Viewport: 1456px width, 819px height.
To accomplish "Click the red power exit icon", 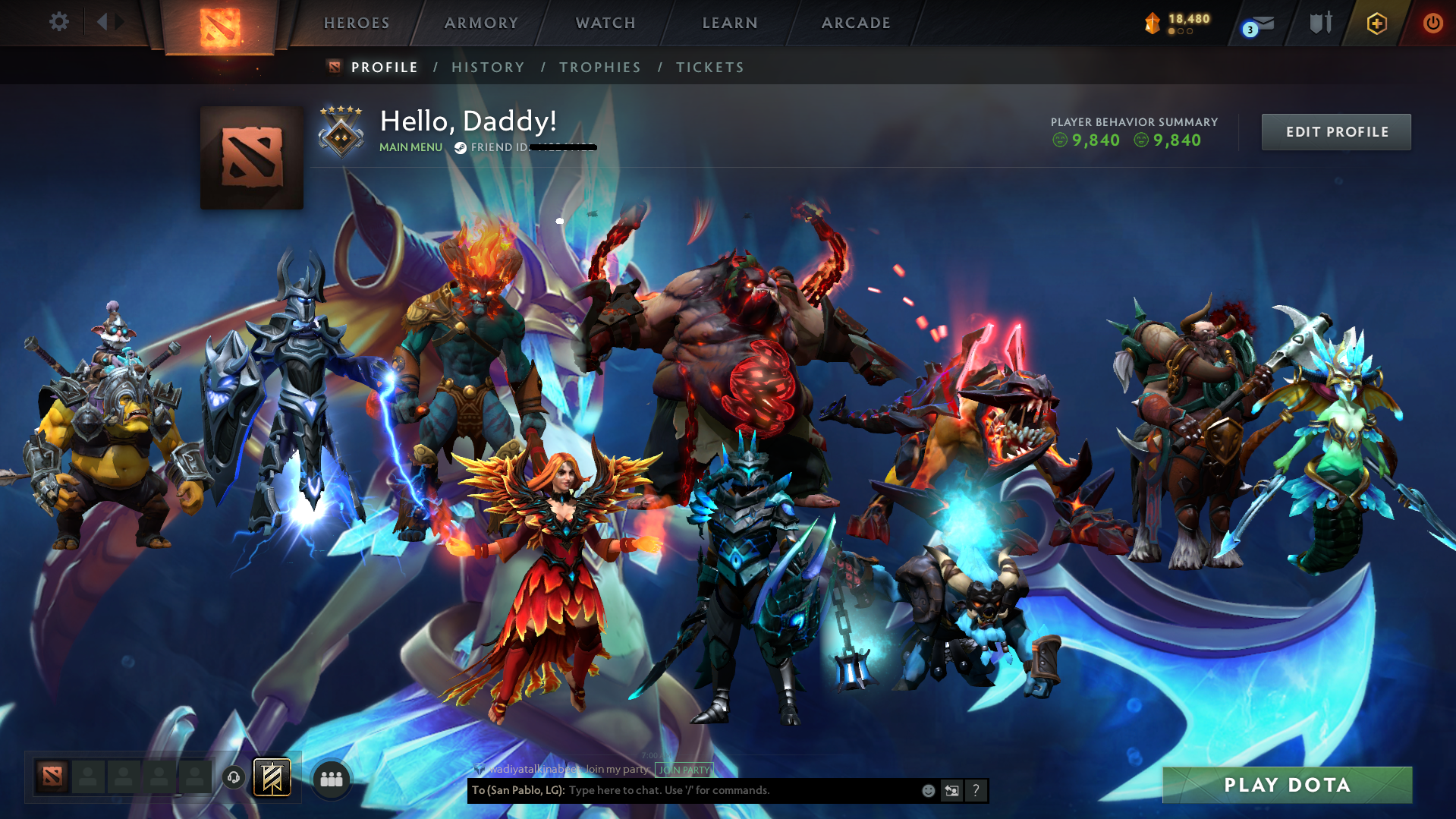I will 1432,23.
